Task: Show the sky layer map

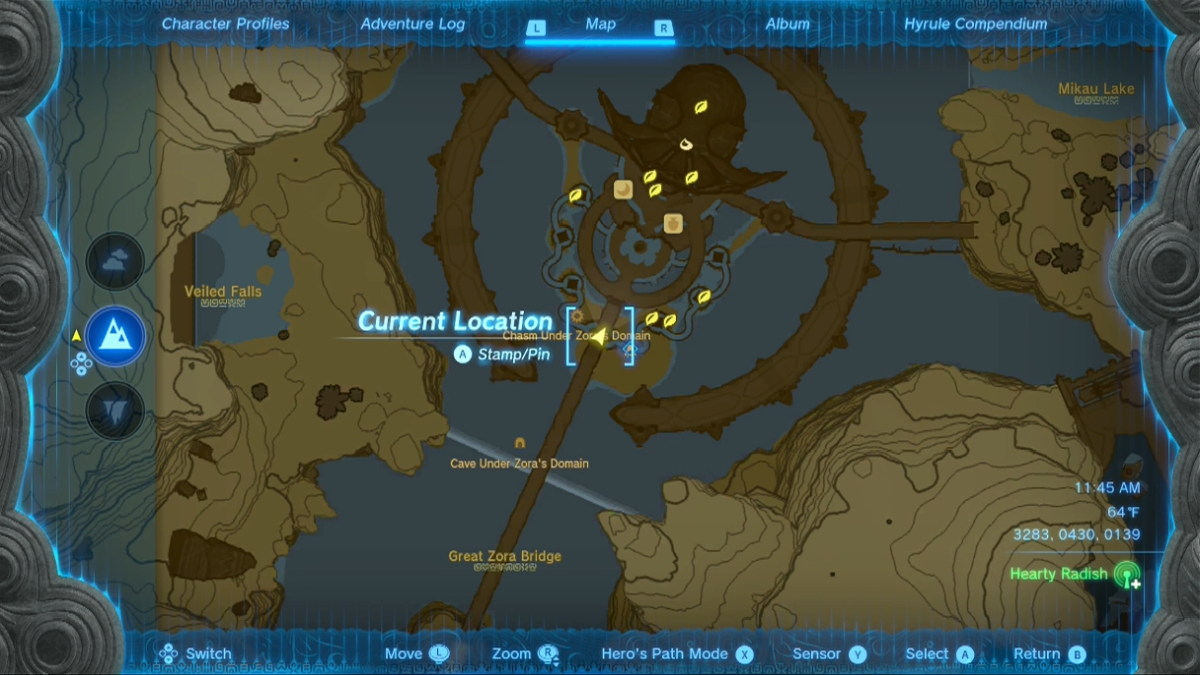Action: (x=115, y=261)
